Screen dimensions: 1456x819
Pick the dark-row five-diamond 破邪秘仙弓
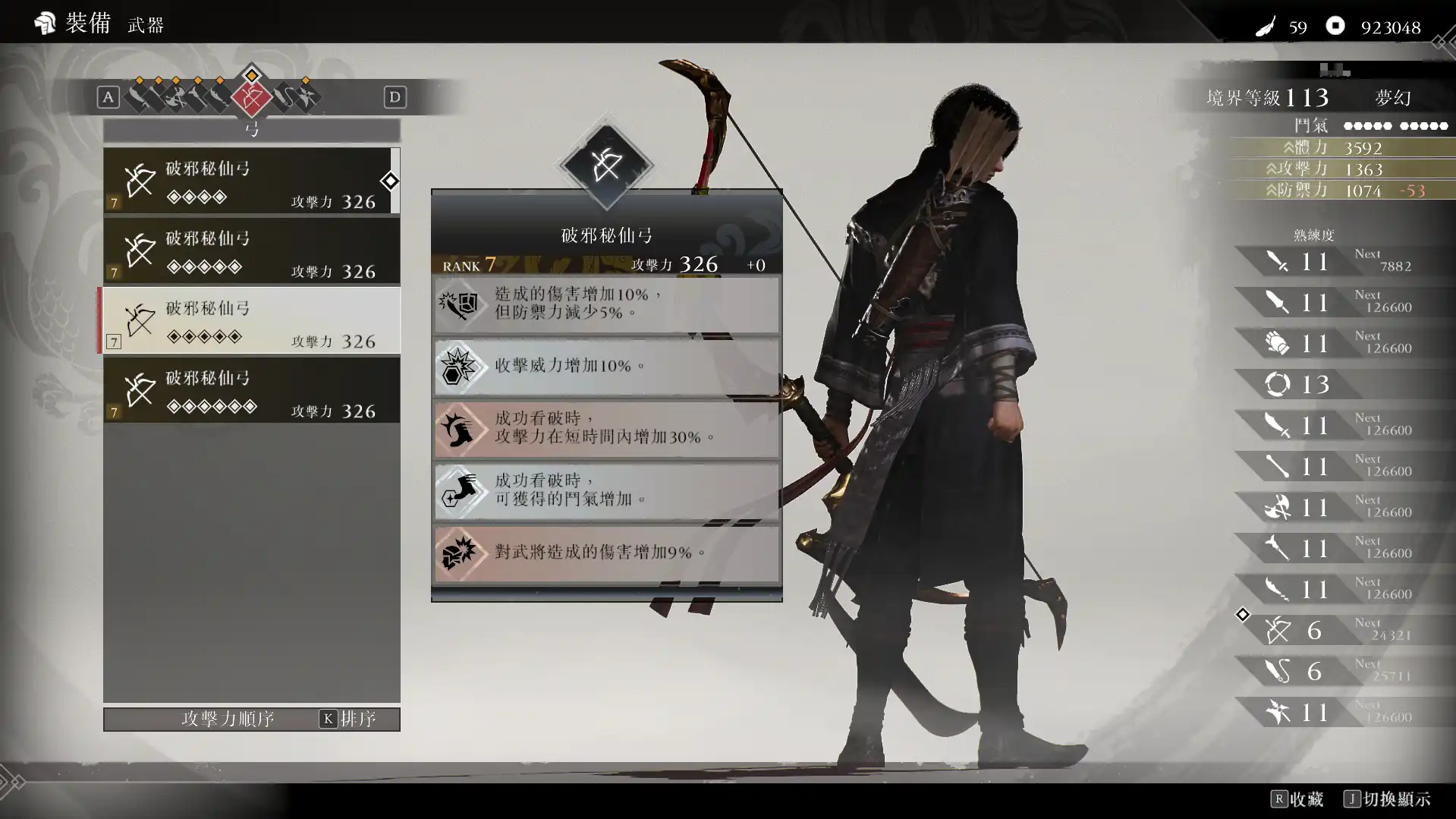pos(250,251)
